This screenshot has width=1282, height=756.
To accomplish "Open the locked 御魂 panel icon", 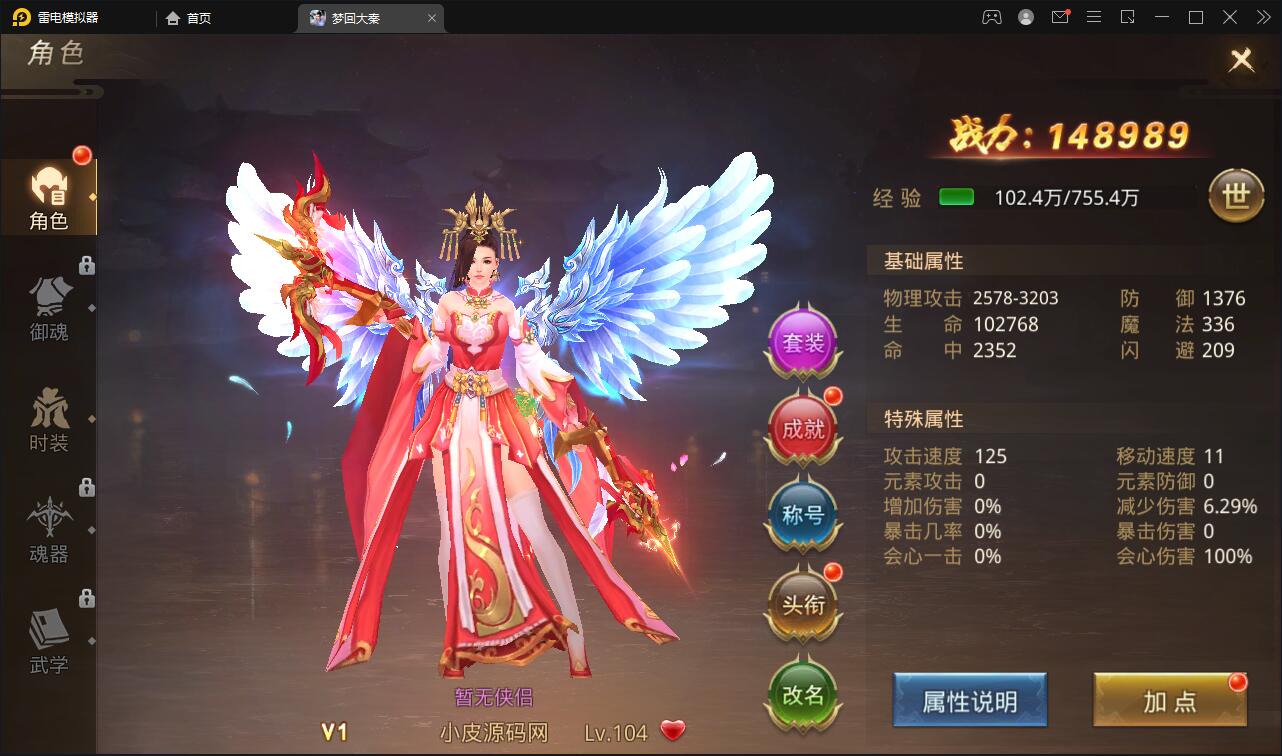I will click(x=48, y=300).
